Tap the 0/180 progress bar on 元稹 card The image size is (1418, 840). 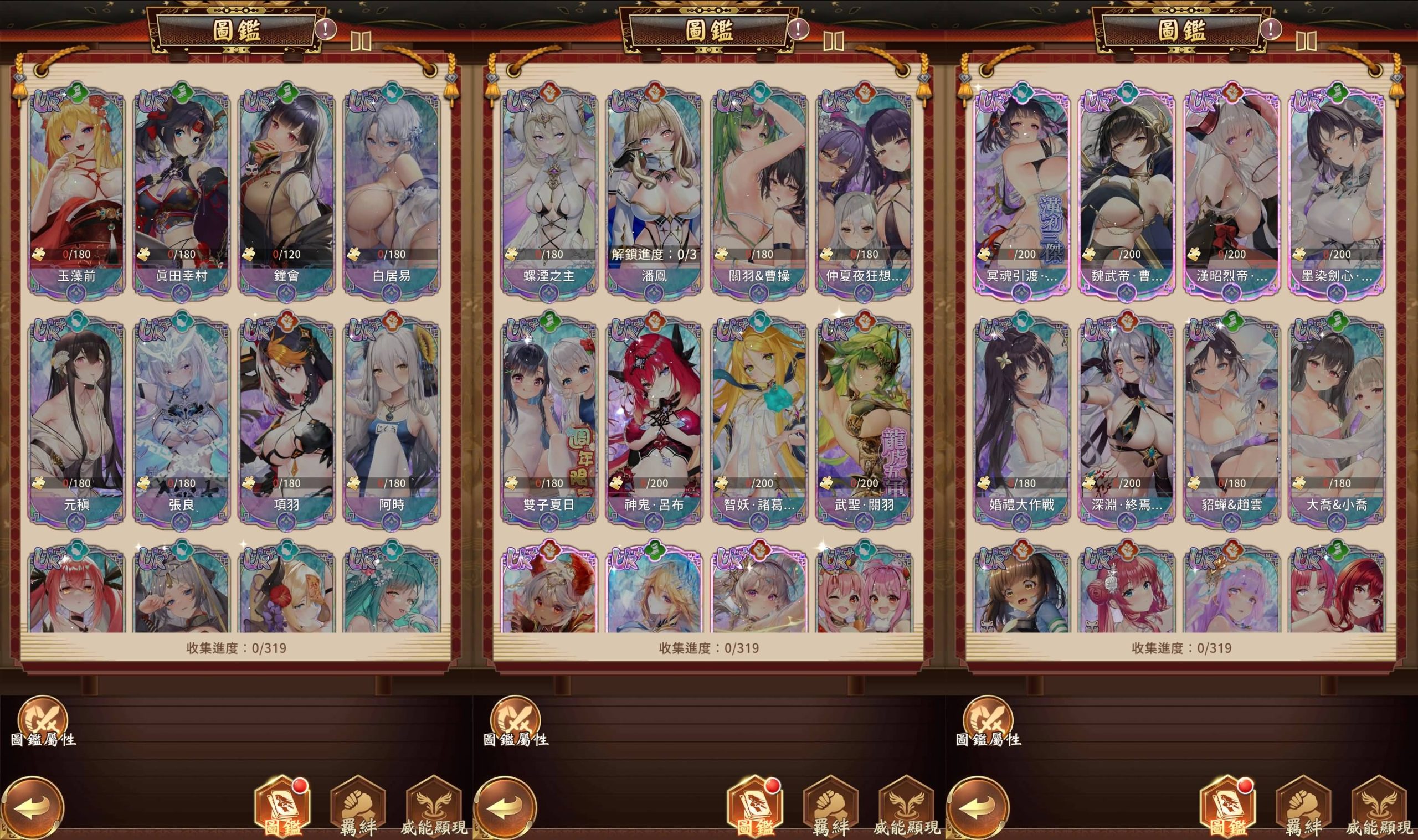click(78, 483)
